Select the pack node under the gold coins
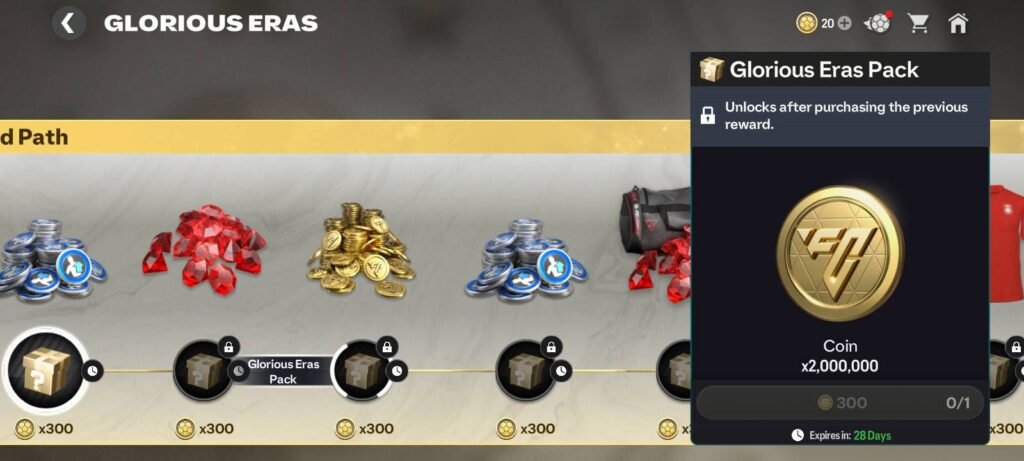The height and width of the screenshot is (461, 1024). [x=362, y=370]
